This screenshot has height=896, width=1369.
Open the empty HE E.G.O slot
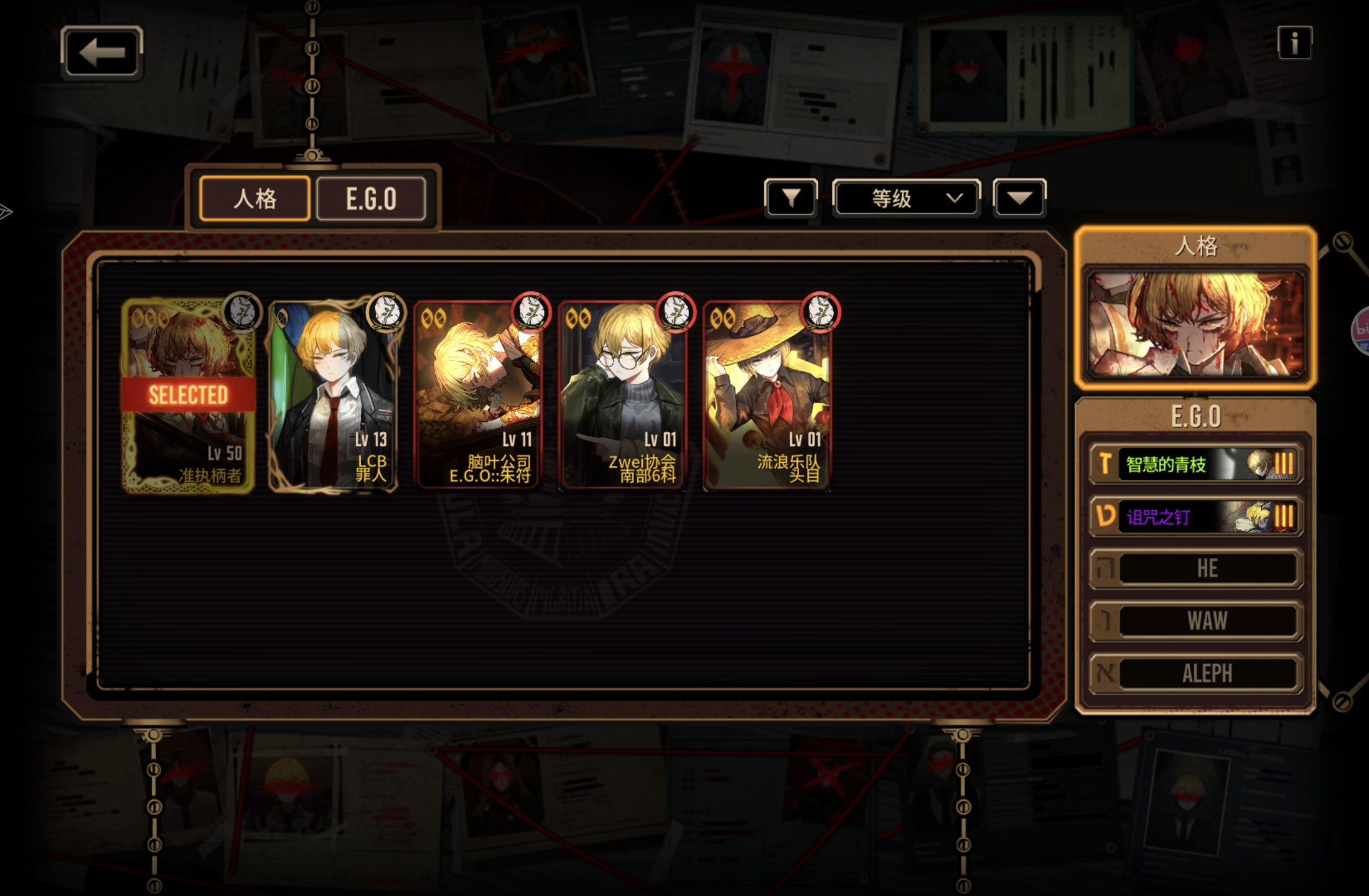point(1195,568)
